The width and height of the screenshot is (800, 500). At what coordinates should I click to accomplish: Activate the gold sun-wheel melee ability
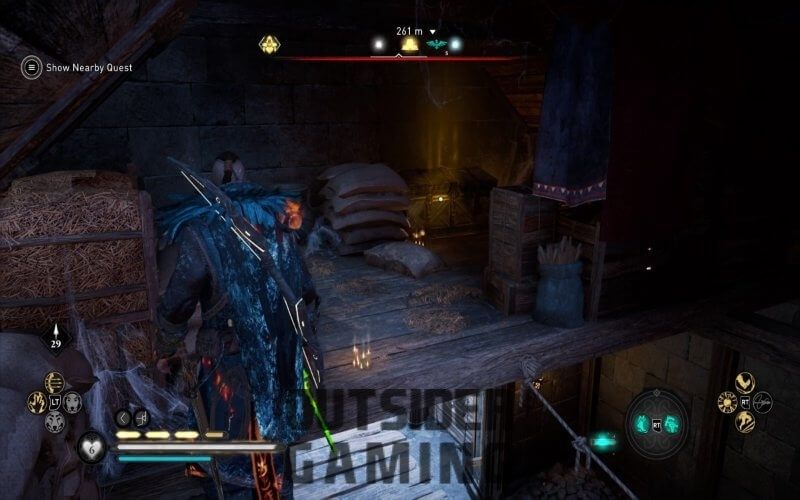pos(726,402)
